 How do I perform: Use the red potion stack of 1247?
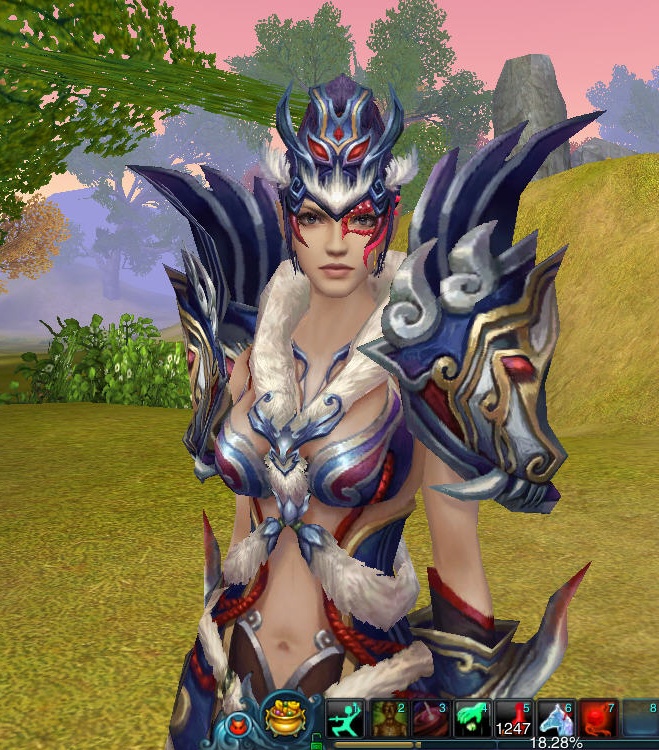pyautogui.click(x=513, y=718)
